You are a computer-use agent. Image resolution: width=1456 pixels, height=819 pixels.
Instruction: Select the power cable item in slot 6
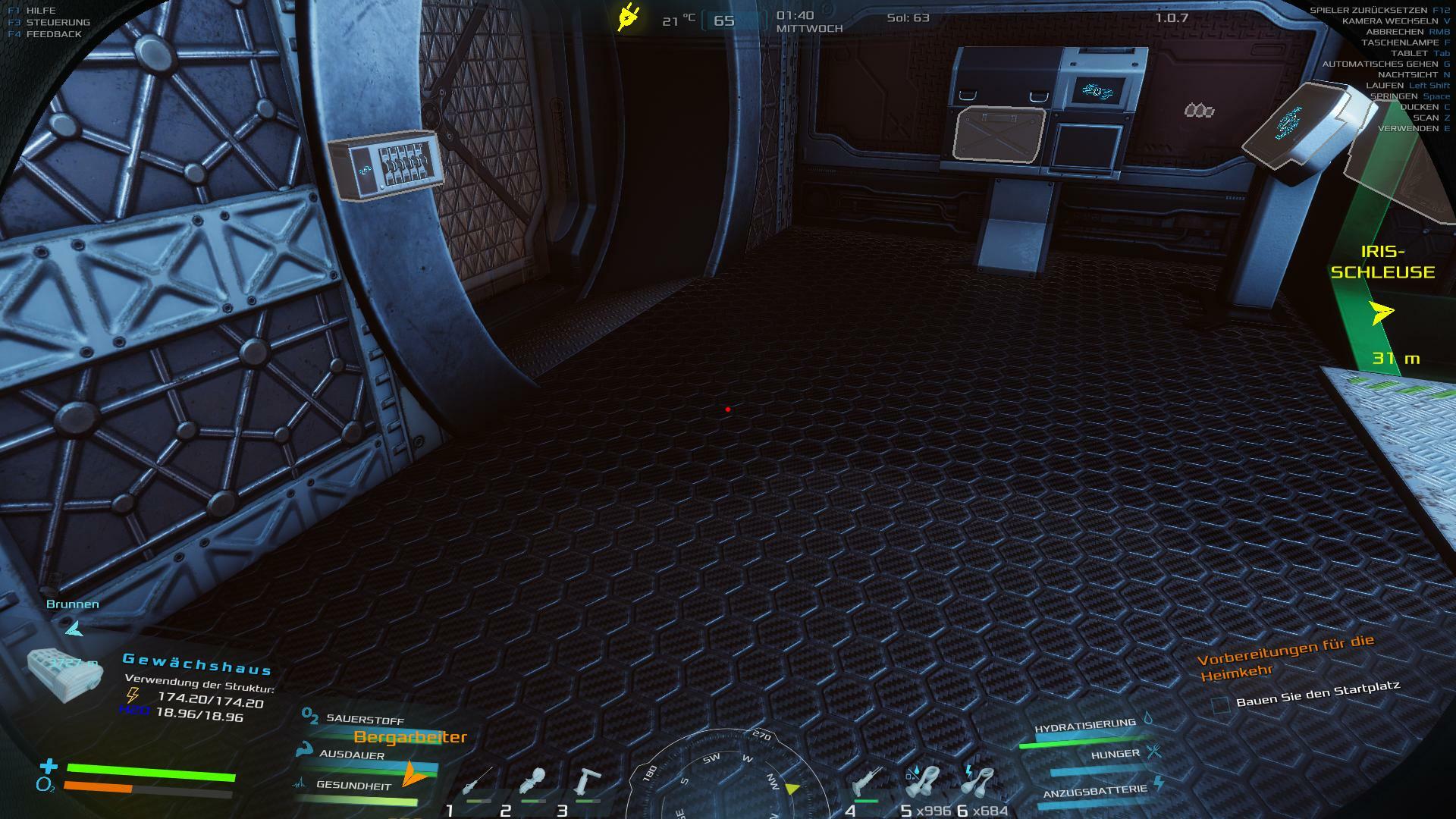[978, 783]
